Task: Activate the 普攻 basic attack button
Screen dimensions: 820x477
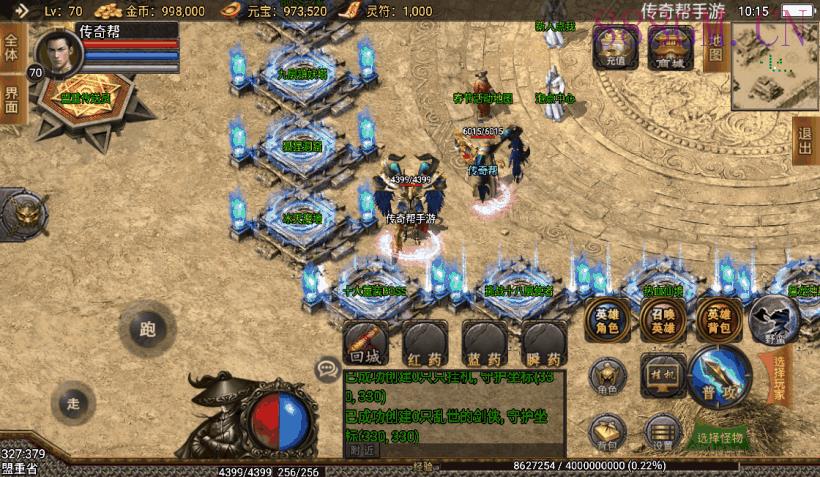Action: click(718, 376)
